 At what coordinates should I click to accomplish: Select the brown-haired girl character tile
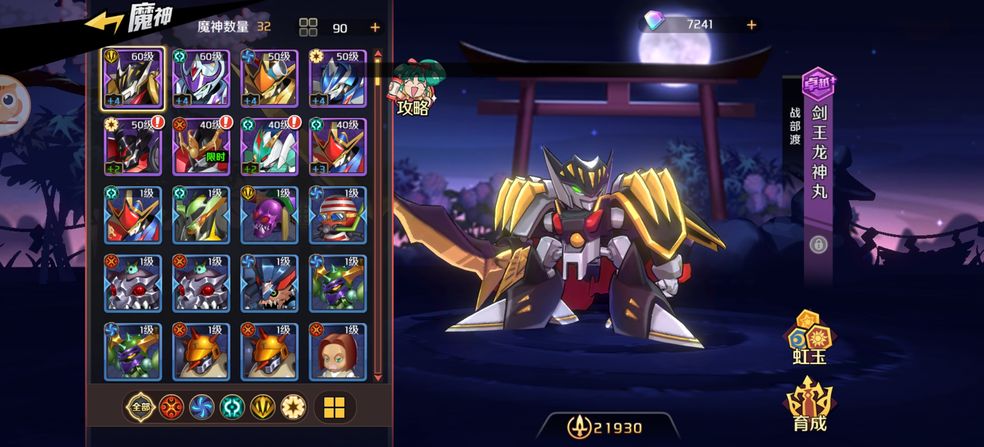pos(337,351)
